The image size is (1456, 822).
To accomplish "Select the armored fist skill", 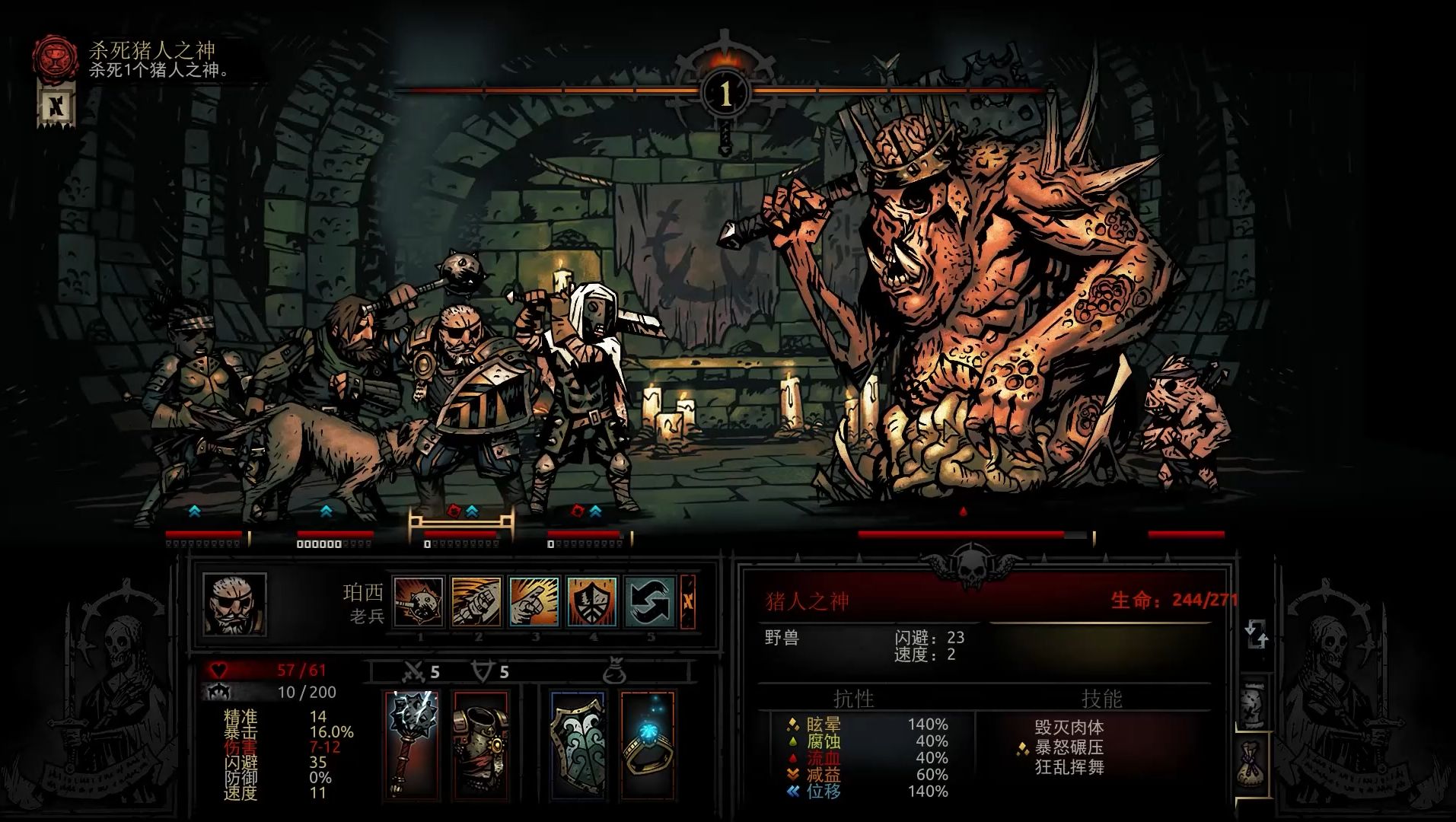I will 476,602.
